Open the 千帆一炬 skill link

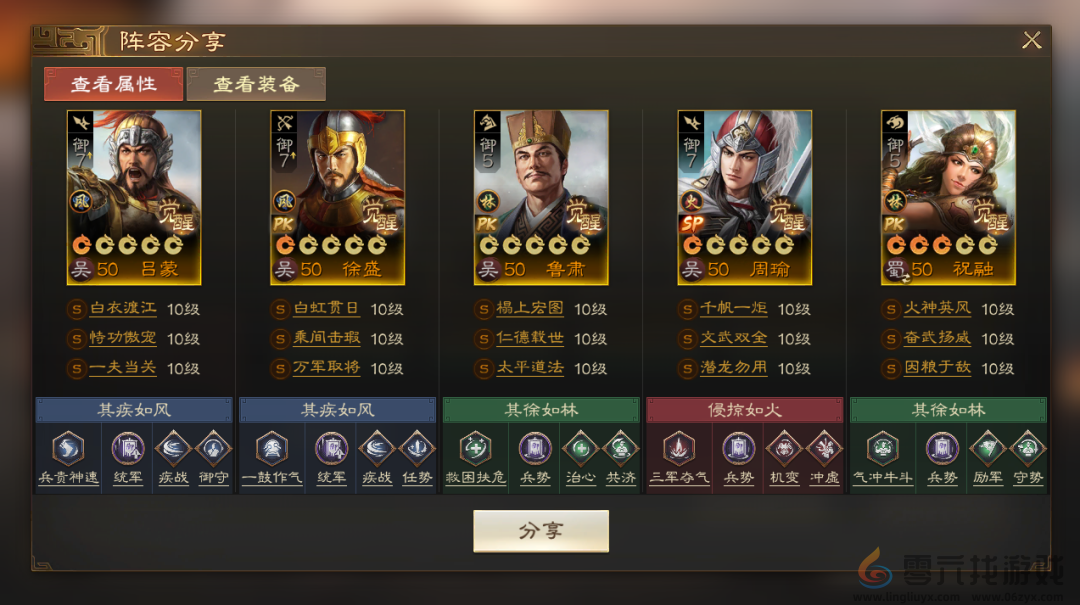(x=734, y=309)
